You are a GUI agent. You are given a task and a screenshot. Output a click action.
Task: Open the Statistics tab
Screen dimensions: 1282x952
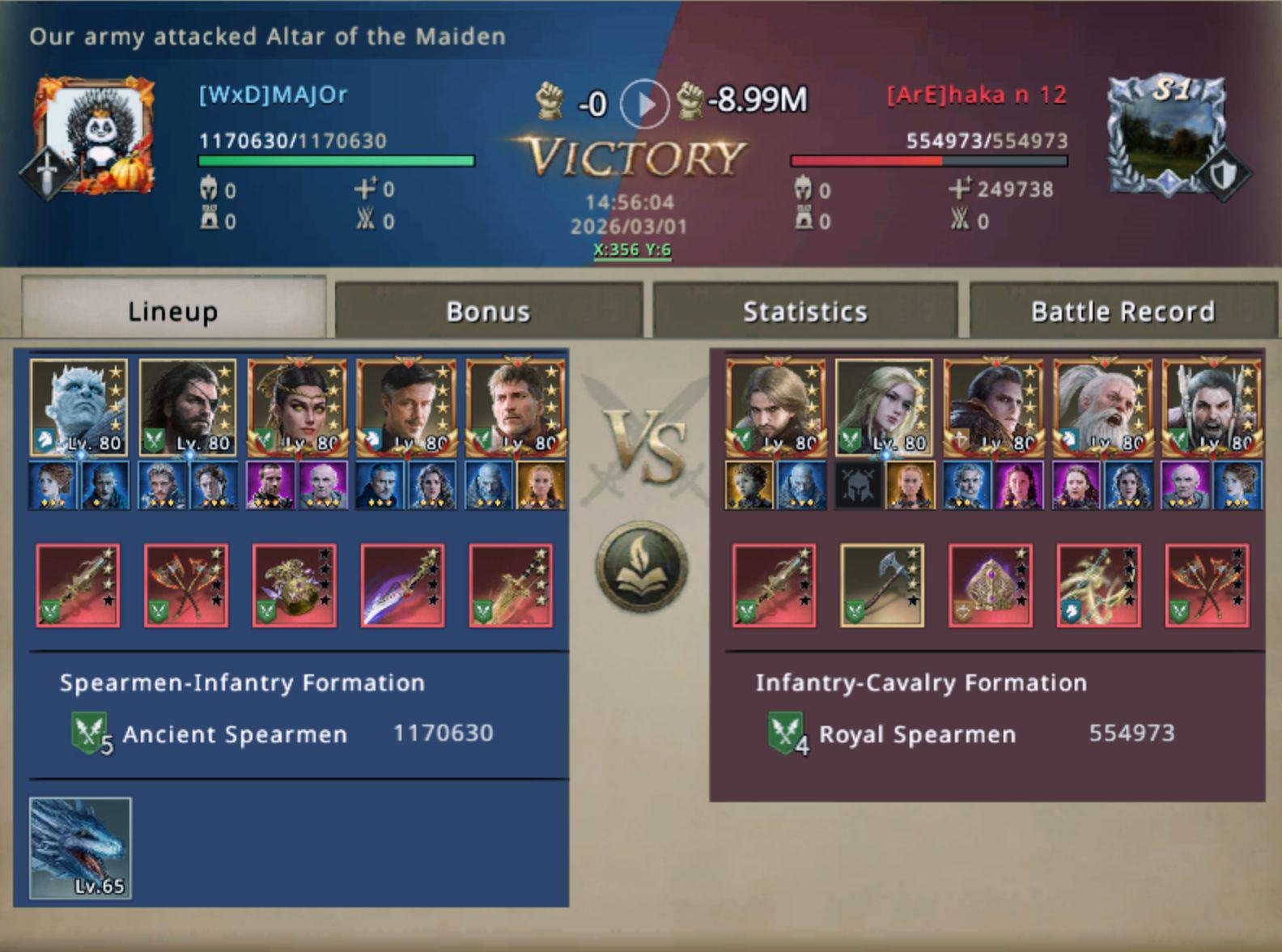tap(804, 311)
